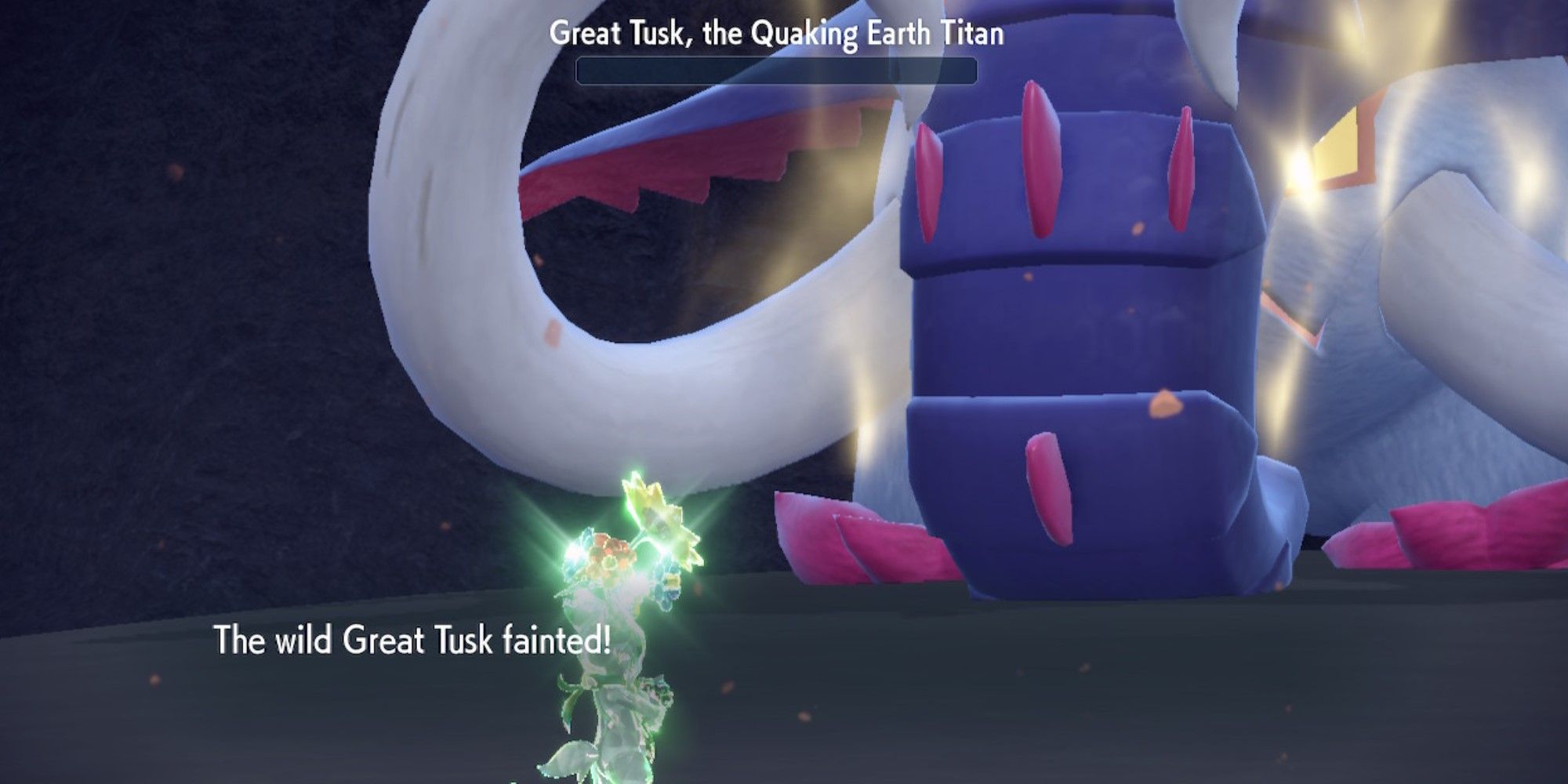Select the orange ember particle near the left tusk

coord(551,332)
